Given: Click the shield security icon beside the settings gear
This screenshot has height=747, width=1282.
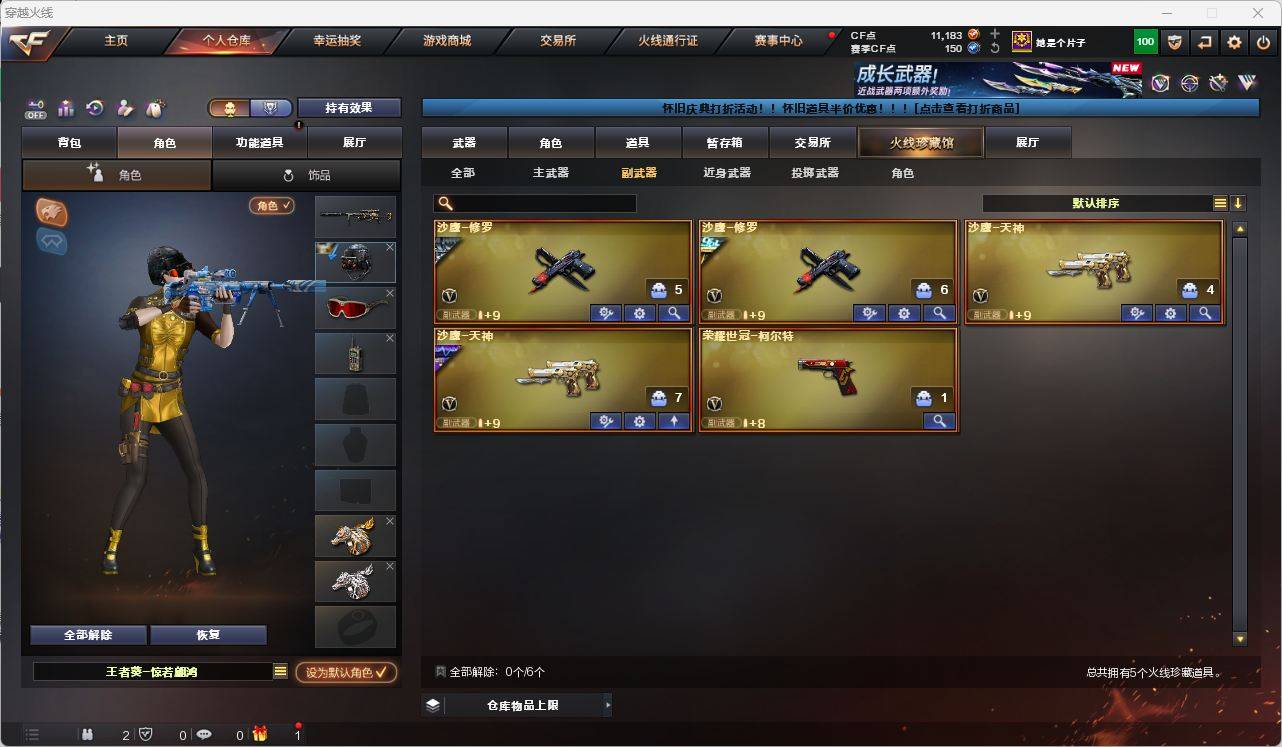Looking at the screenshot, I should [1175, 41].
